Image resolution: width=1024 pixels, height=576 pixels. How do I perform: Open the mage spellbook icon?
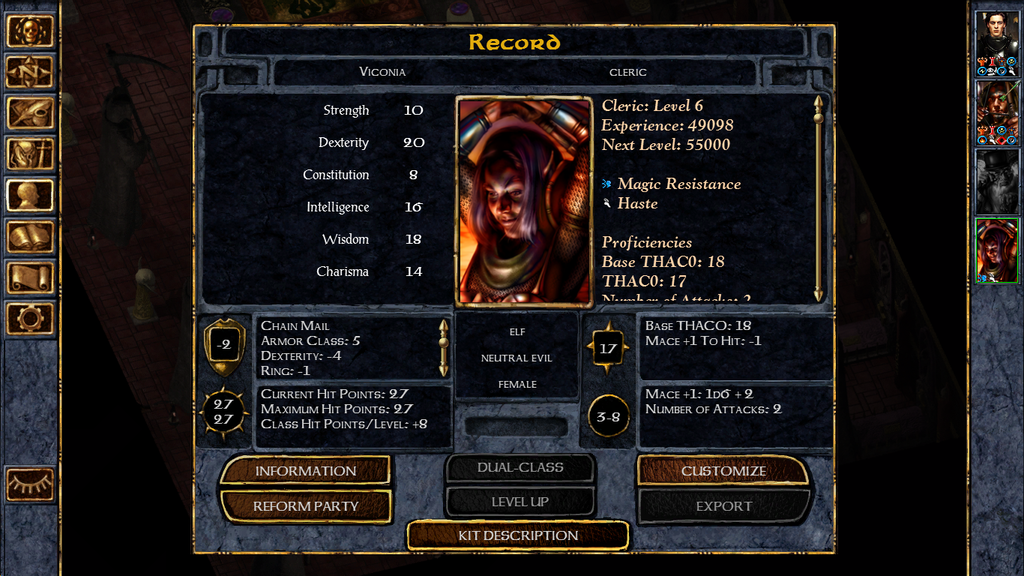[x=30, y=236]
